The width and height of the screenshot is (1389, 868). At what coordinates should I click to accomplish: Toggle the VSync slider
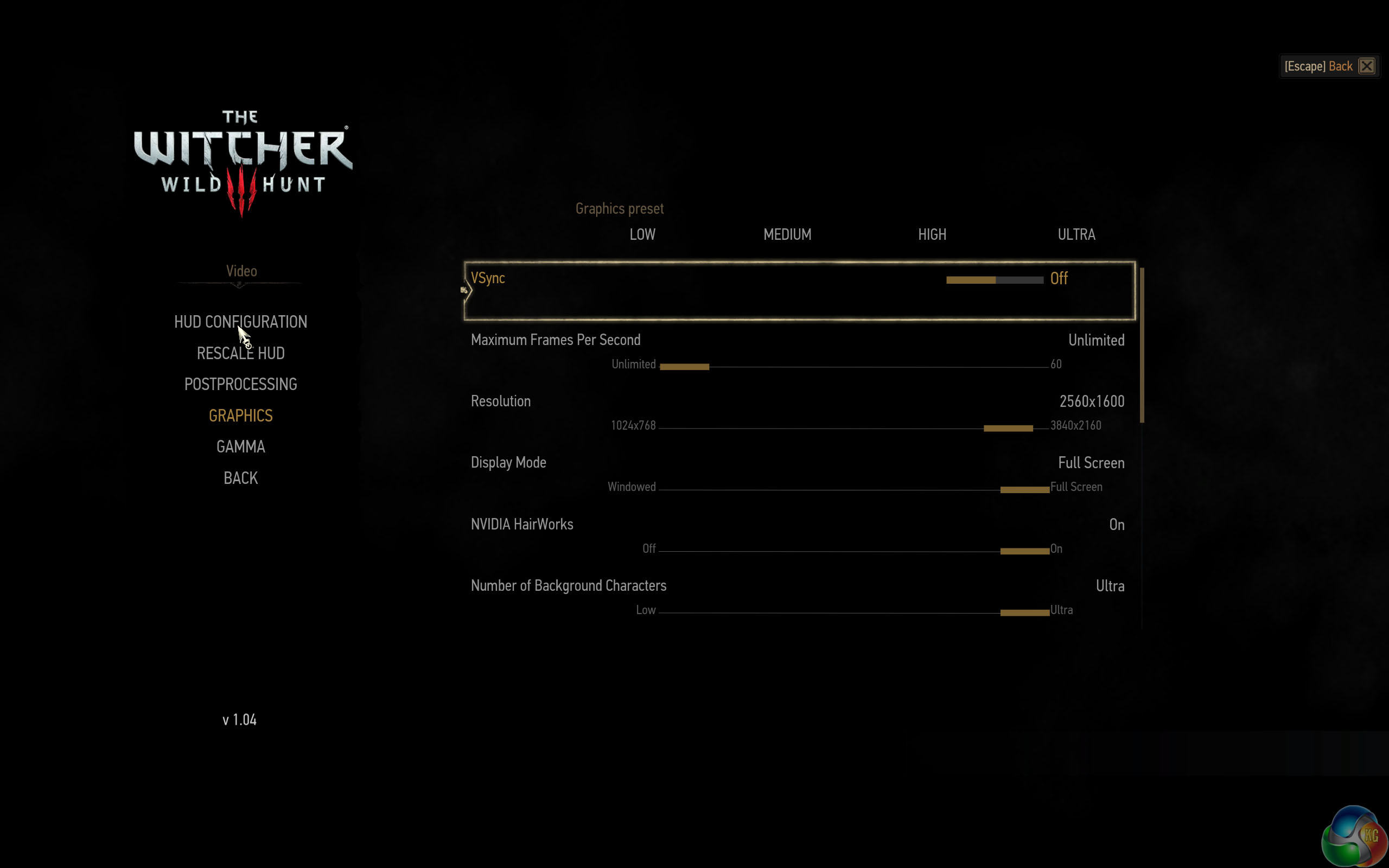pos(995,280)
